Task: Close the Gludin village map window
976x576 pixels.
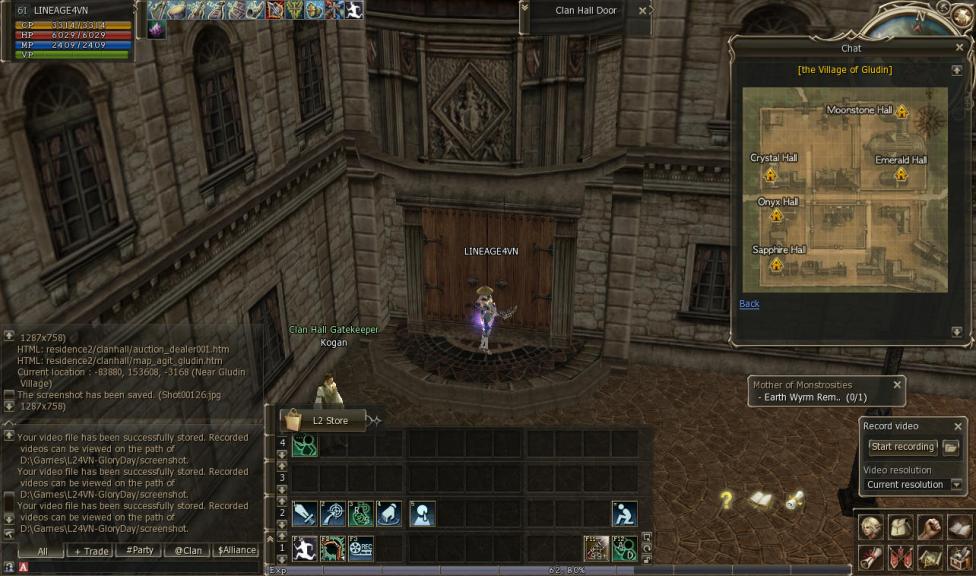Action: (x=960, y=47)
